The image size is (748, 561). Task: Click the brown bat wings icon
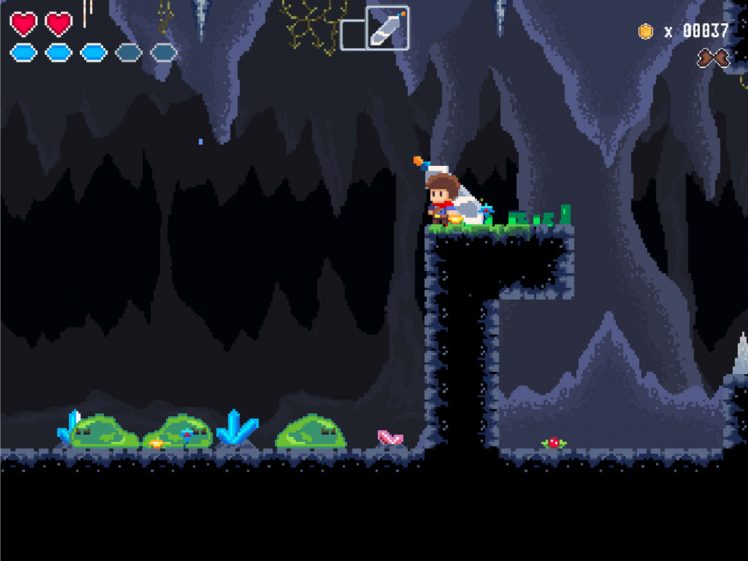[713, 58]
